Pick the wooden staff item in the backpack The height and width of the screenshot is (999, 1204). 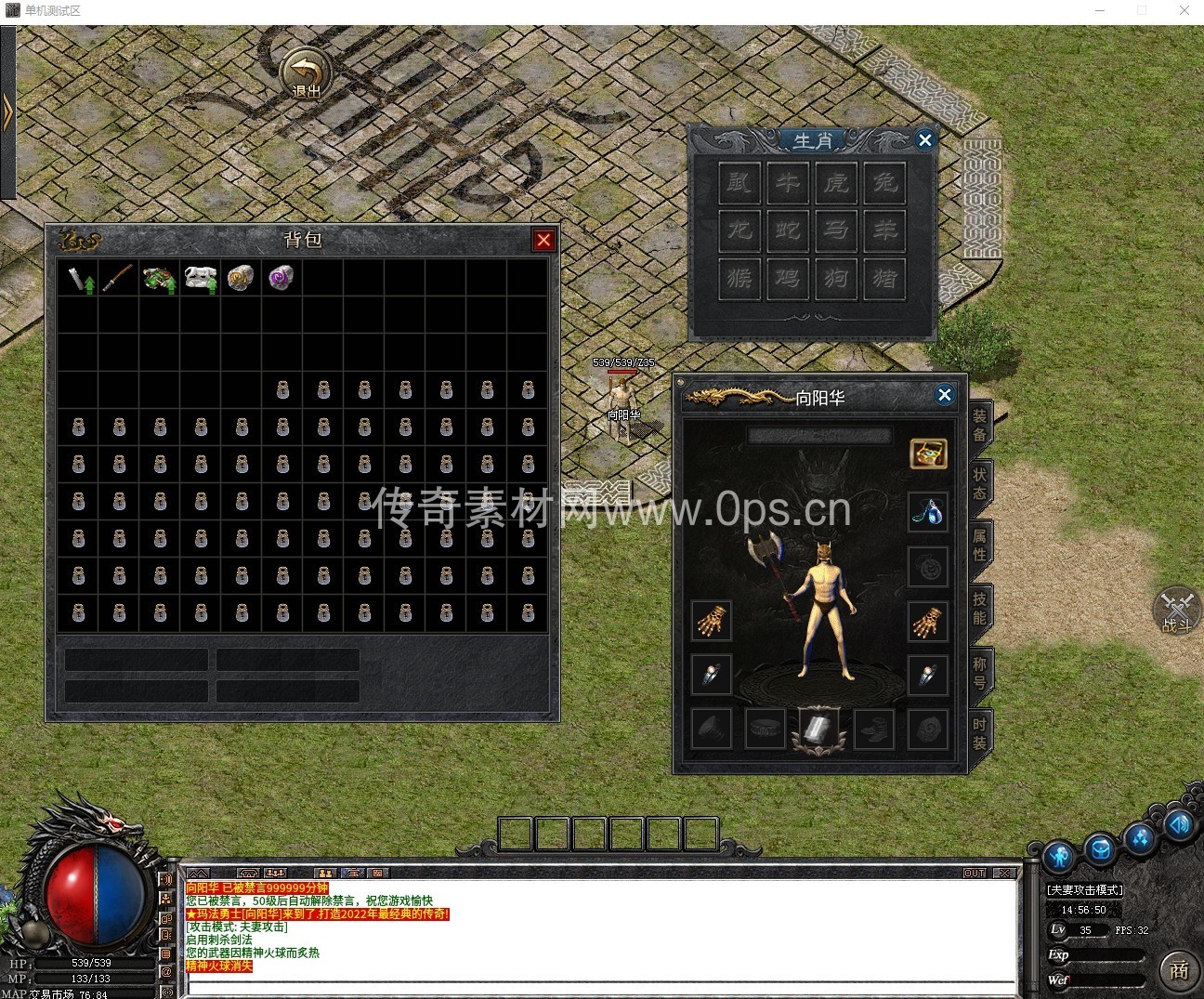118,278
